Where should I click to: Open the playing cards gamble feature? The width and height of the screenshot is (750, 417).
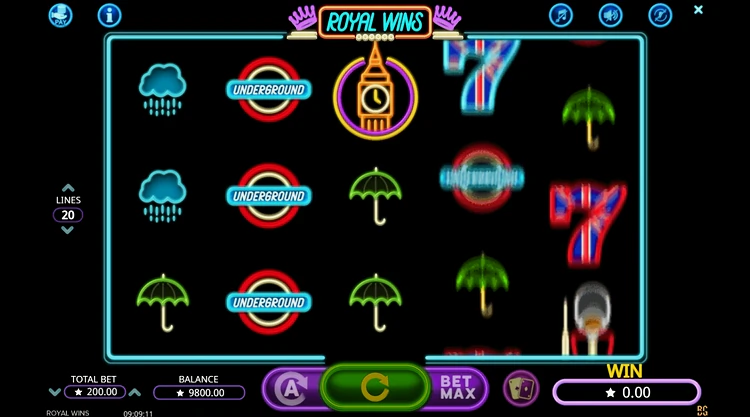pos(519,387)
